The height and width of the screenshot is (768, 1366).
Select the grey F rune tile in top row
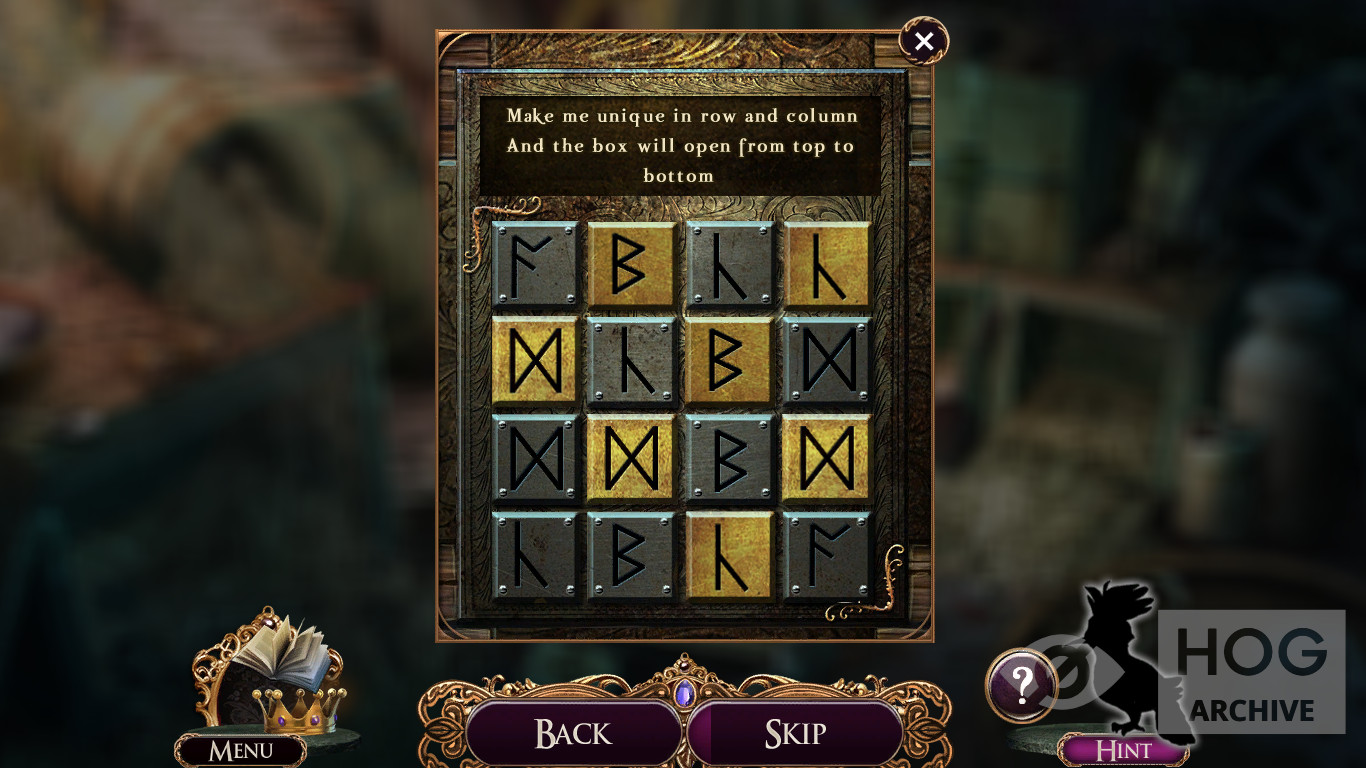click(534, 264)
